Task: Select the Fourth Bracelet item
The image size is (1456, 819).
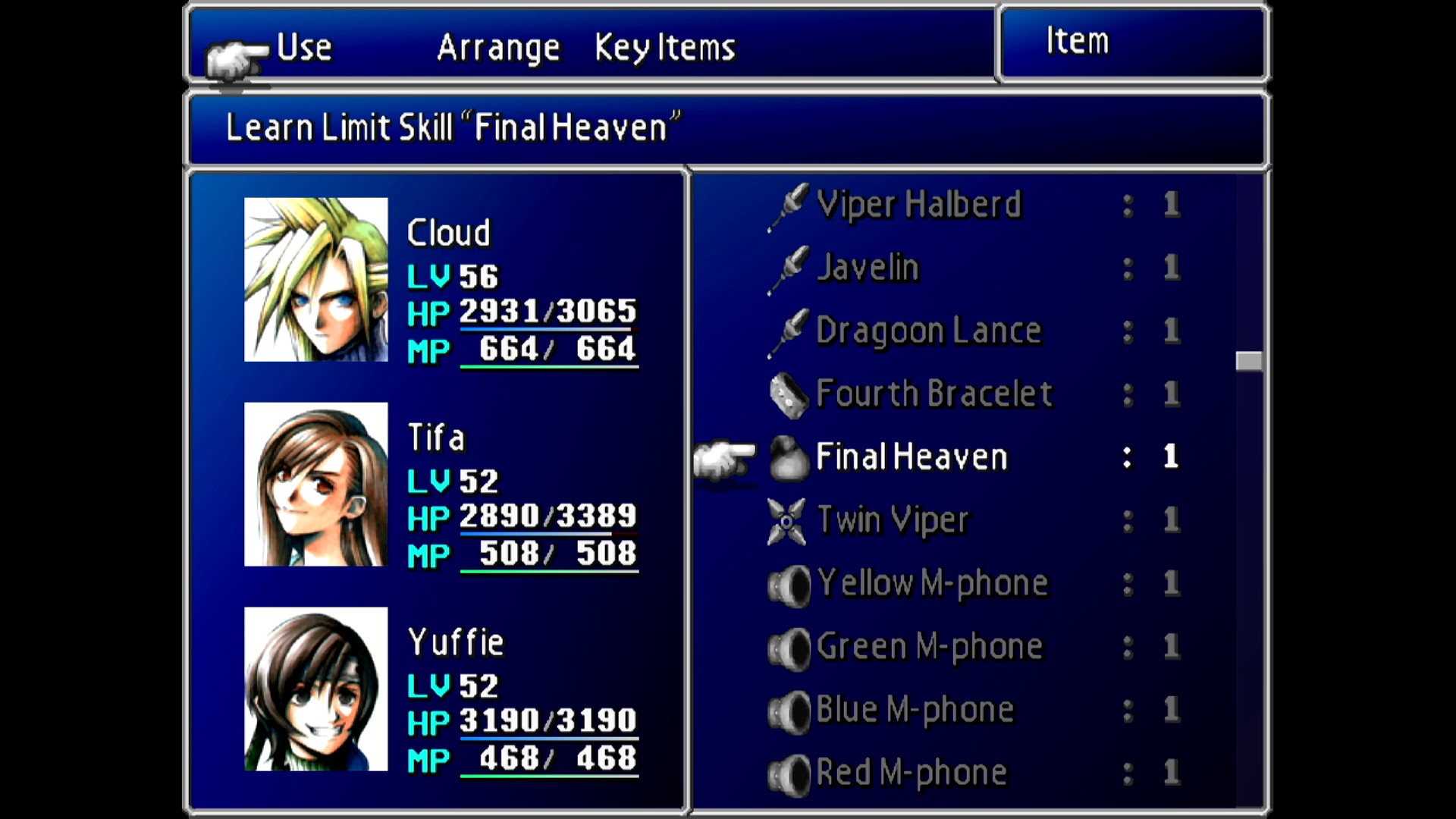Action: click(x=934, y=394)
